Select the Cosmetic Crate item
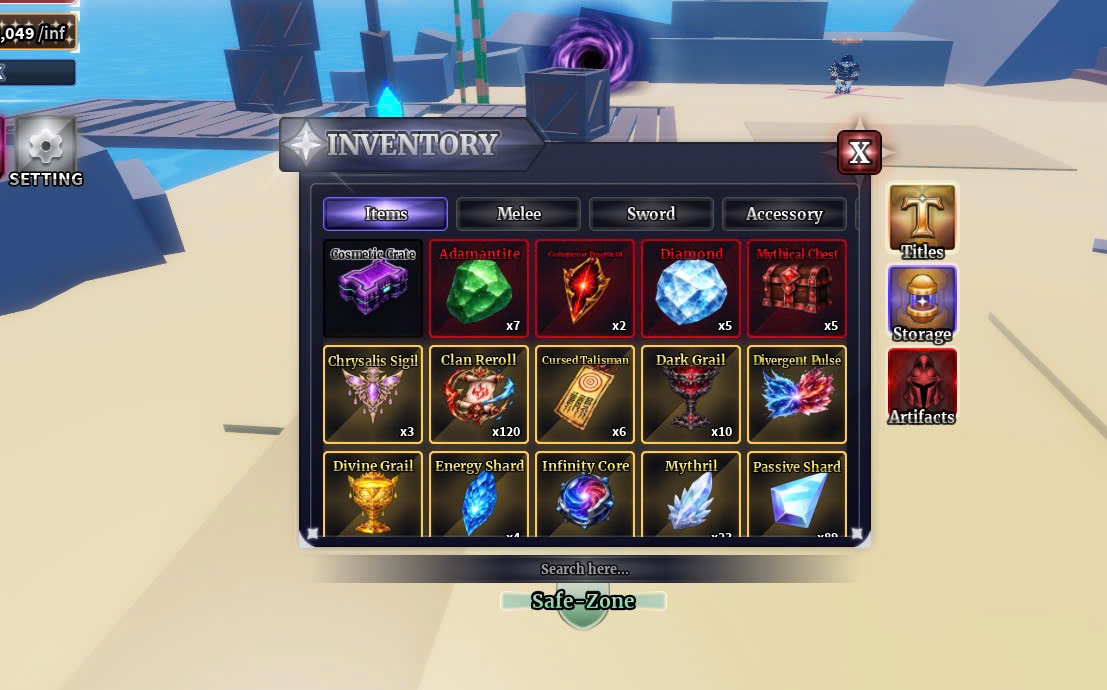 pos(373,289)
